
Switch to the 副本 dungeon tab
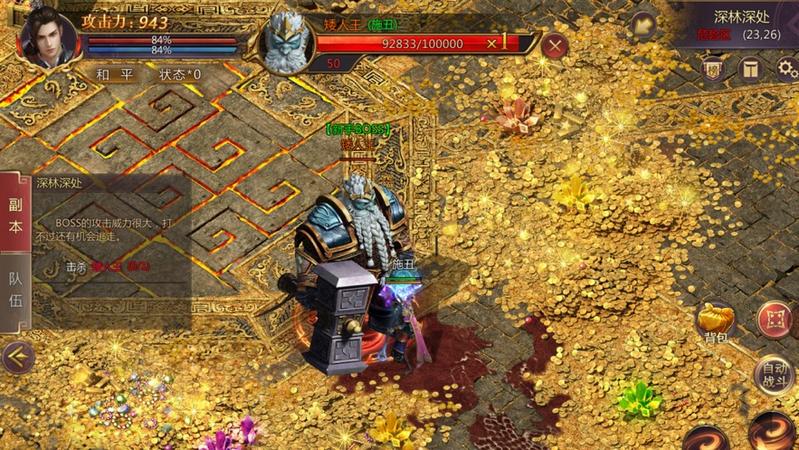pyautogui.click(x=15, y=214)
